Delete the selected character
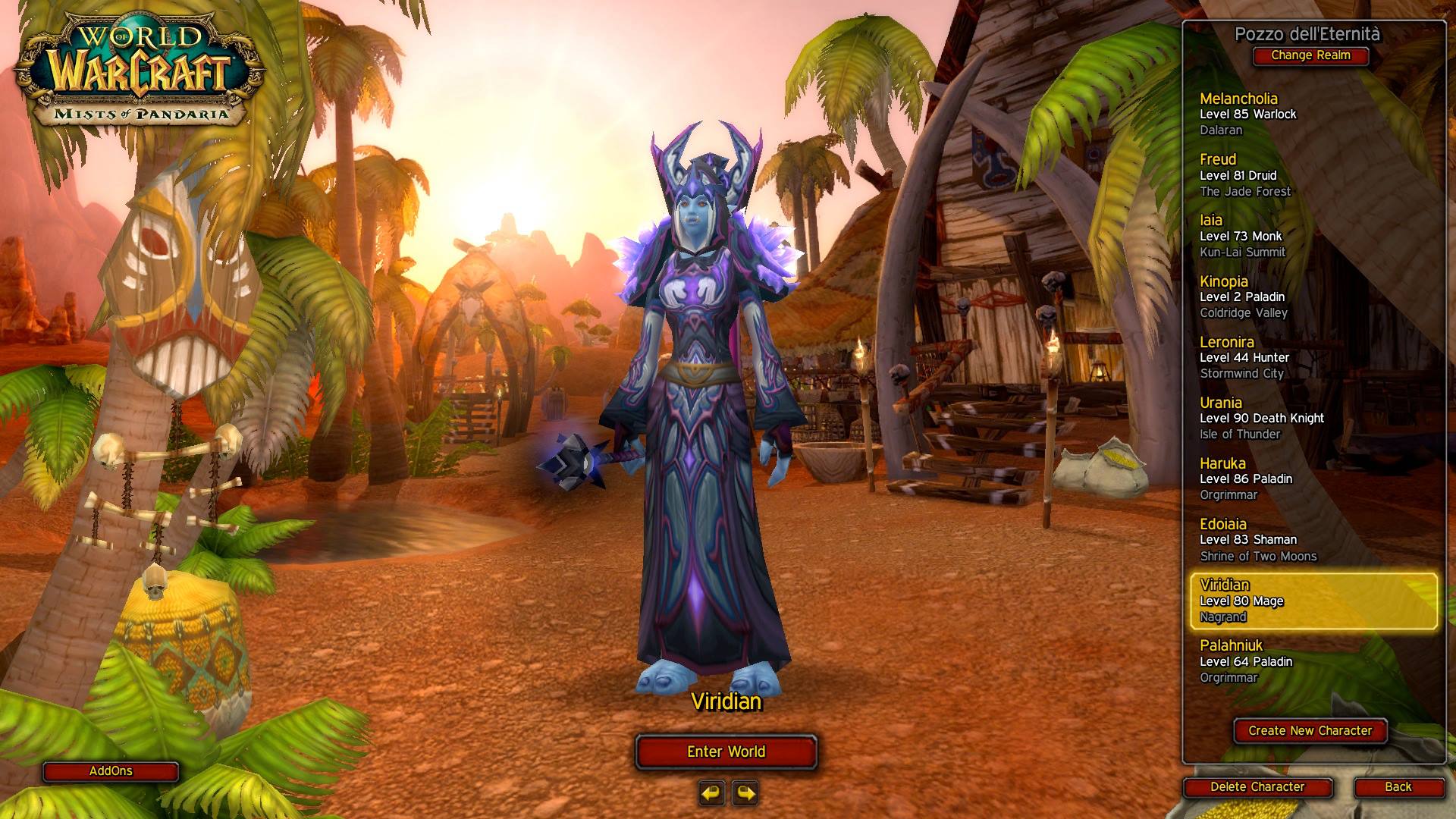1456x819 pixels. click(1257, 787)
